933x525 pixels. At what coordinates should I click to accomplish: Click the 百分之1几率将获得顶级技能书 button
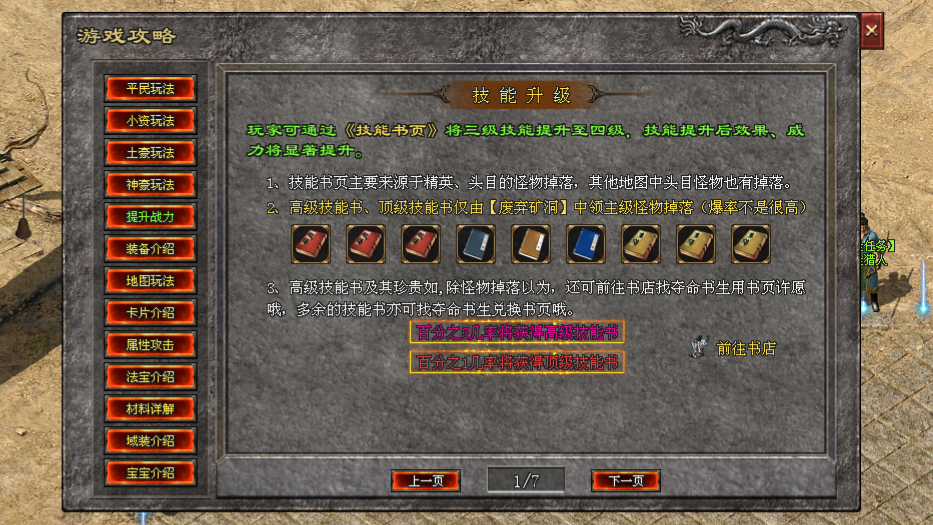(x=517, y=362)
